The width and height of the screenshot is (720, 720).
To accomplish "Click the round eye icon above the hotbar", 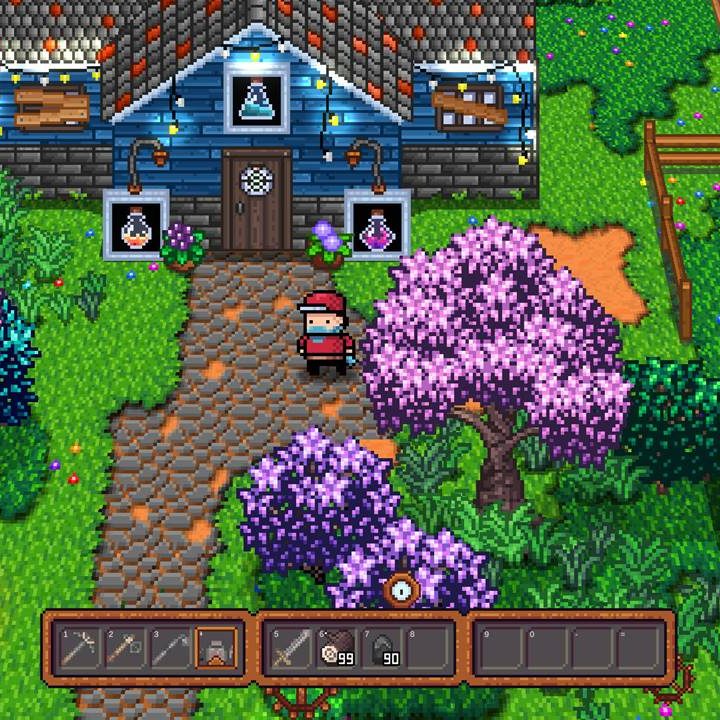I will coord(402,590).
